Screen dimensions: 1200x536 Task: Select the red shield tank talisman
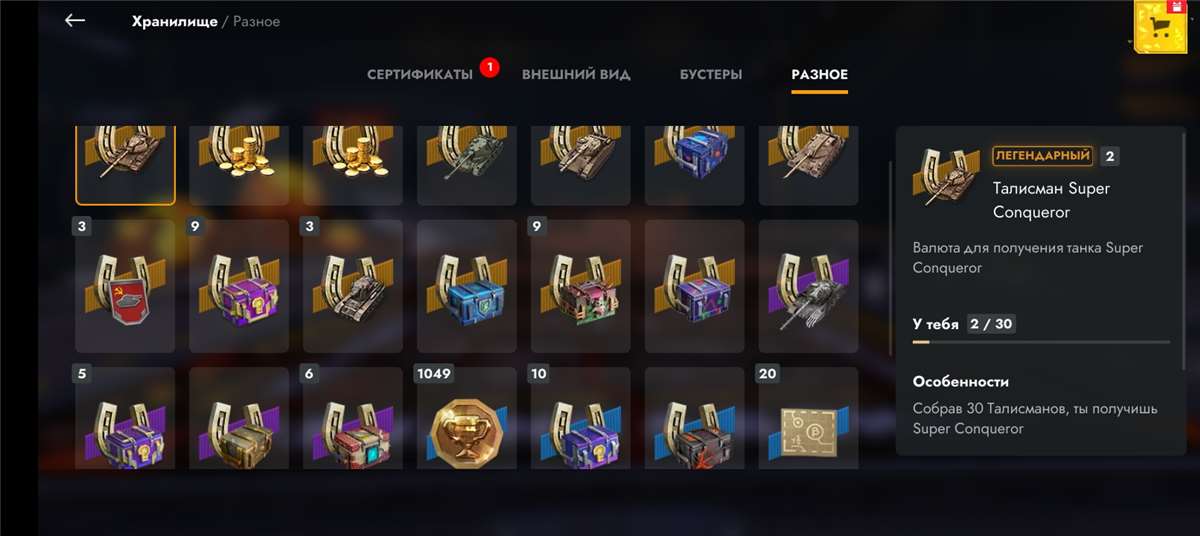click(125, 286)
